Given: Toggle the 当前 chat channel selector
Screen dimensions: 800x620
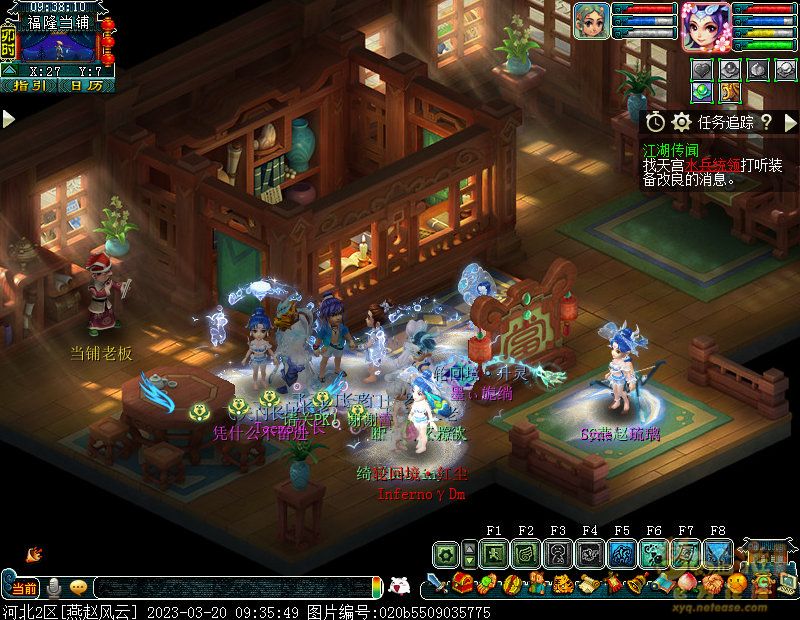Looking at the screenshot, I should [23, 587].
